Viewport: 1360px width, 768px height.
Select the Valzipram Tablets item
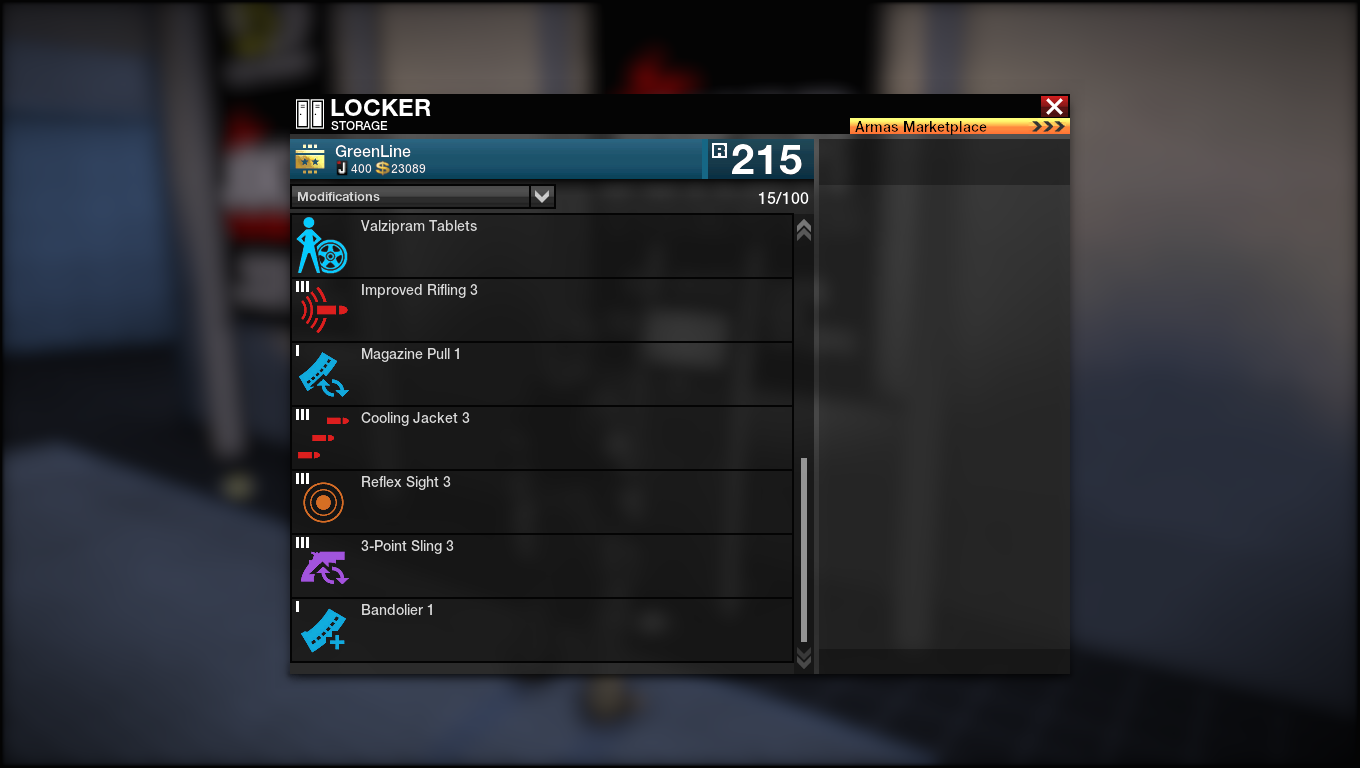click(x=541, y=246)
